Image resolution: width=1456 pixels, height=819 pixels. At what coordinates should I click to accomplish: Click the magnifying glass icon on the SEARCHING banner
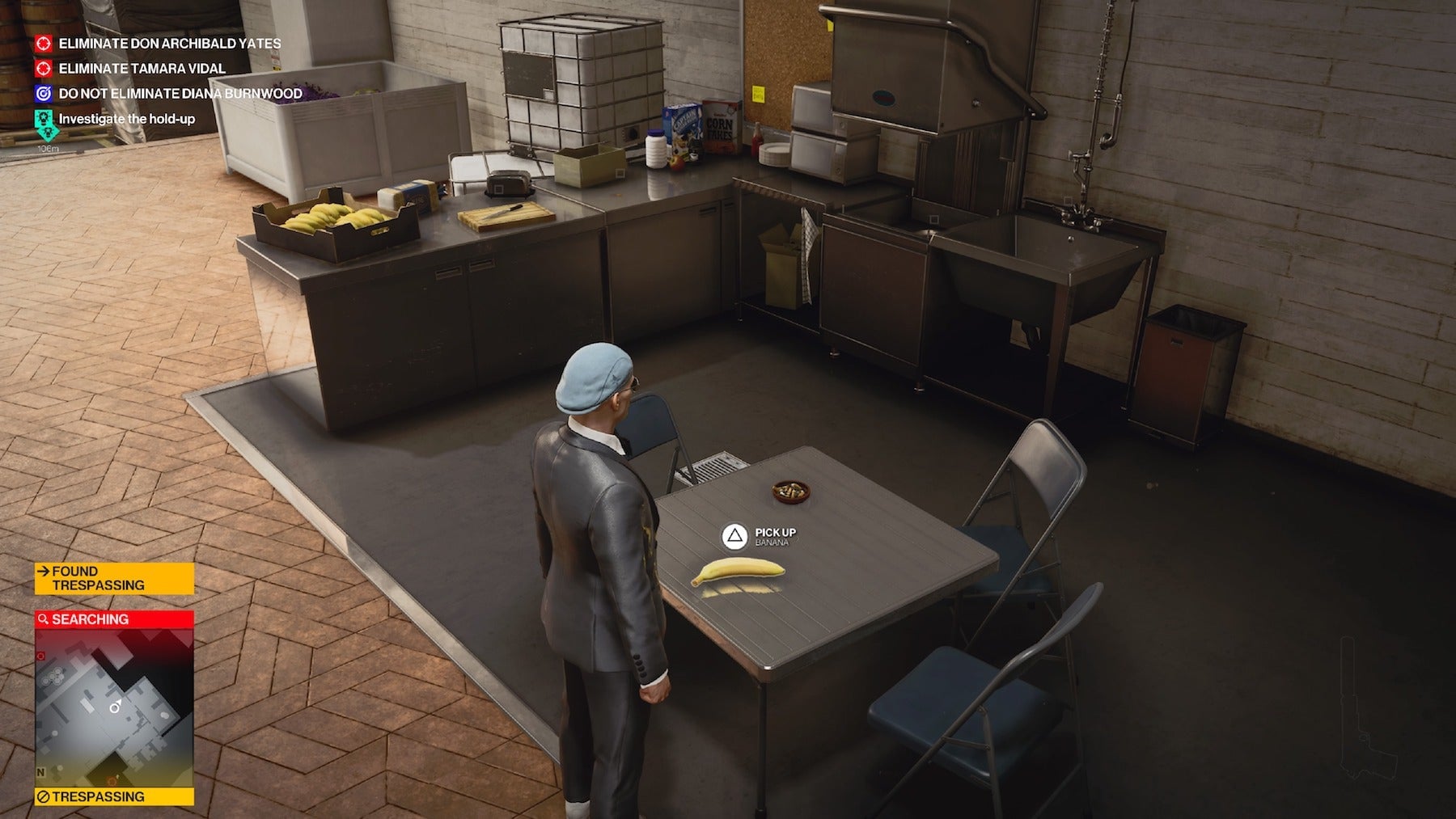click(44, 619)
